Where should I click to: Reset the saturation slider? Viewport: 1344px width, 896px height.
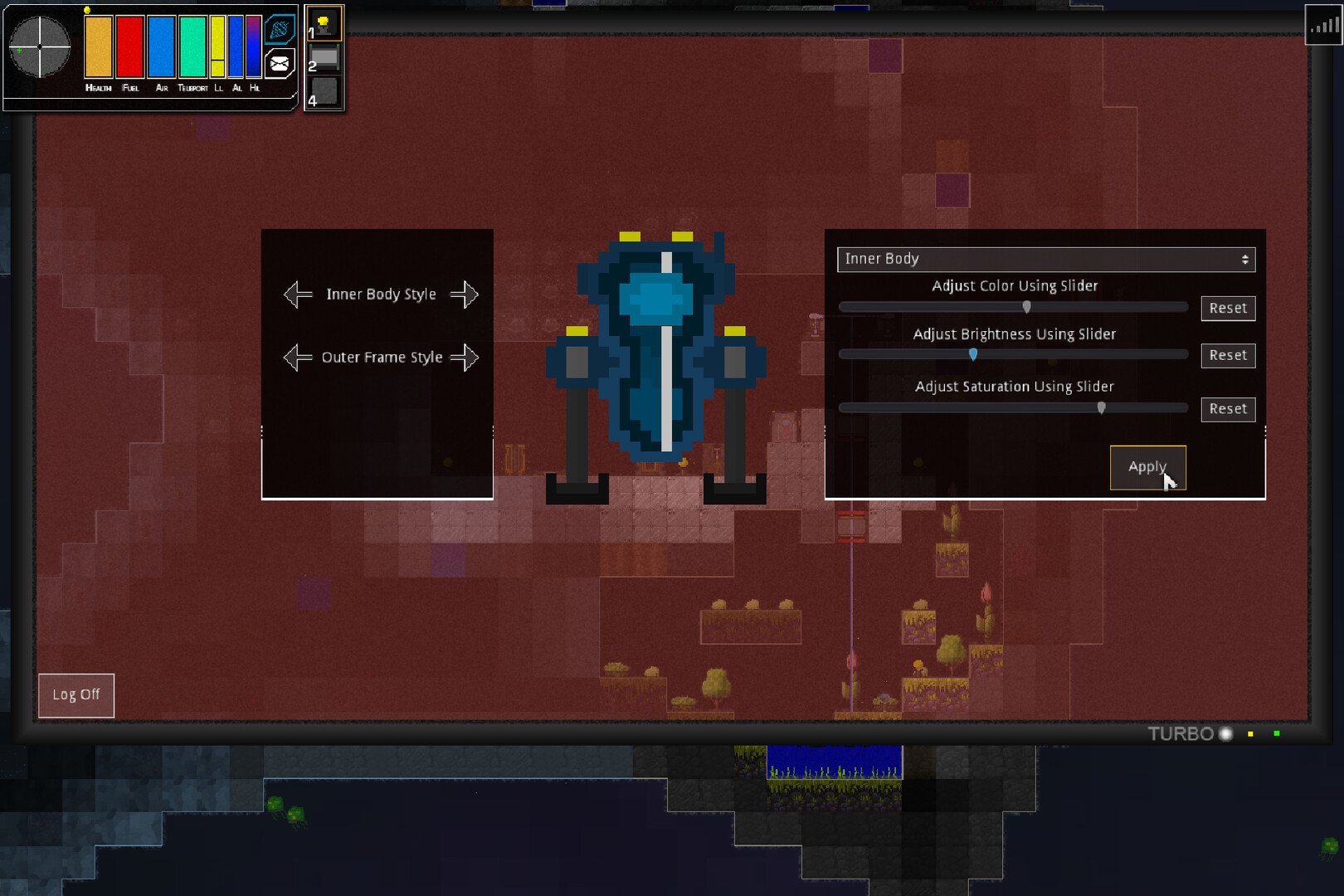click(1228, 409)
